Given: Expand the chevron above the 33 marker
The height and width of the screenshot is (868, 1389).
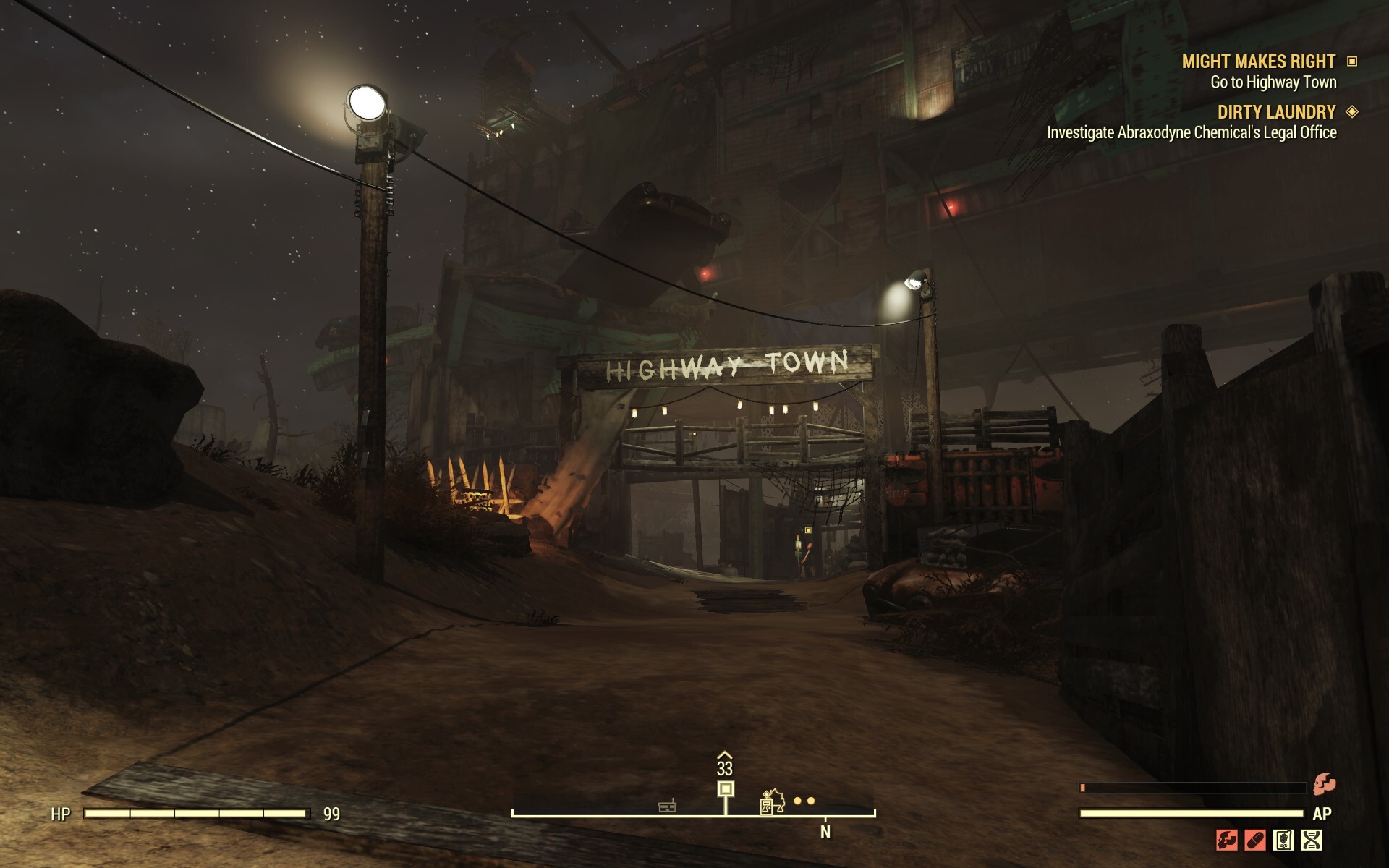Looking at the screenshot, I should pyautogui.click(x=726, y=755).
